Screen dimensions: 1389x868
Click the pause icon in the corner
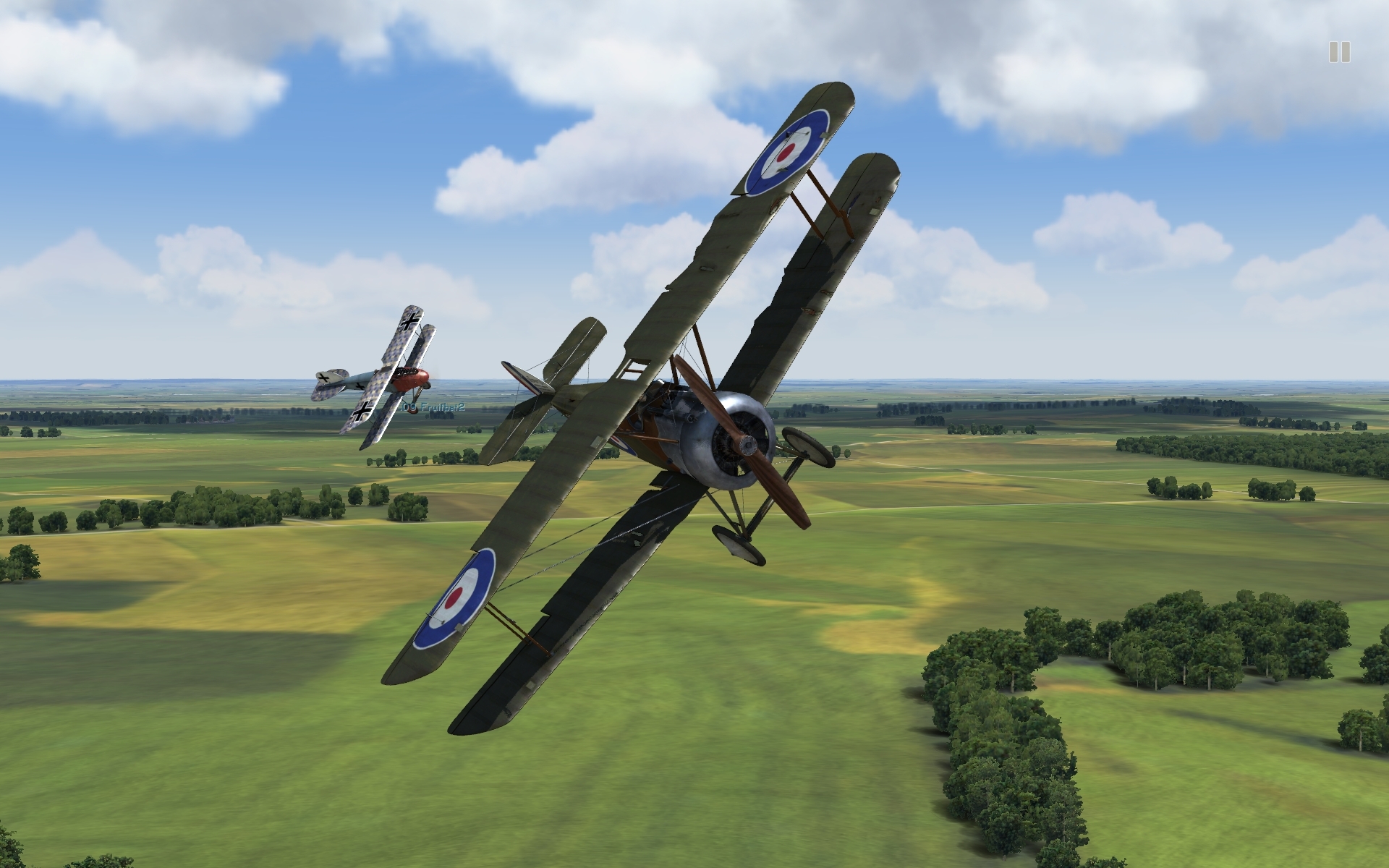pyautogui.click(x=1339, y=52)
